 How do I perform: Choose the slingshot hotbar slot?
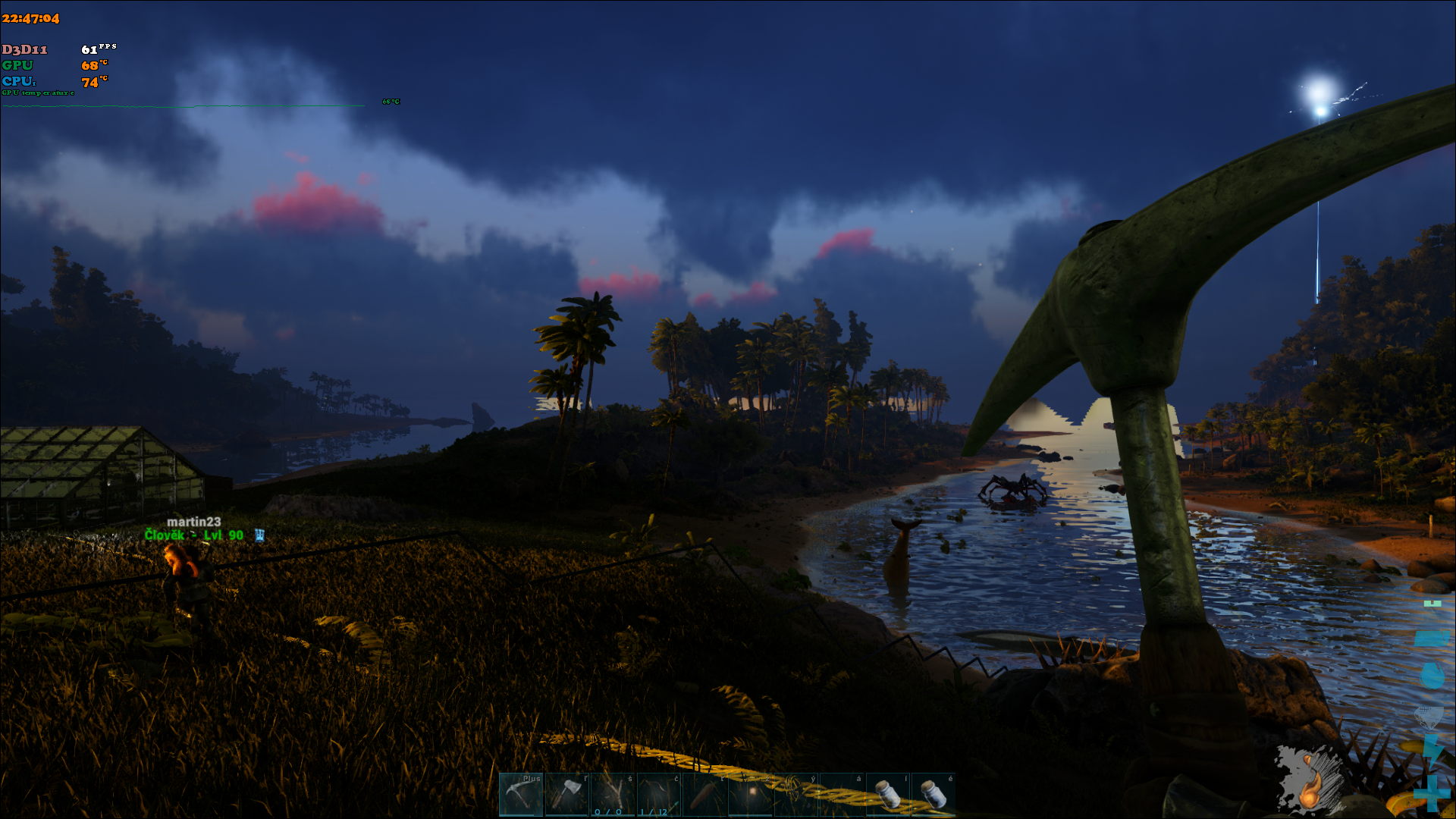pos(613,794)
